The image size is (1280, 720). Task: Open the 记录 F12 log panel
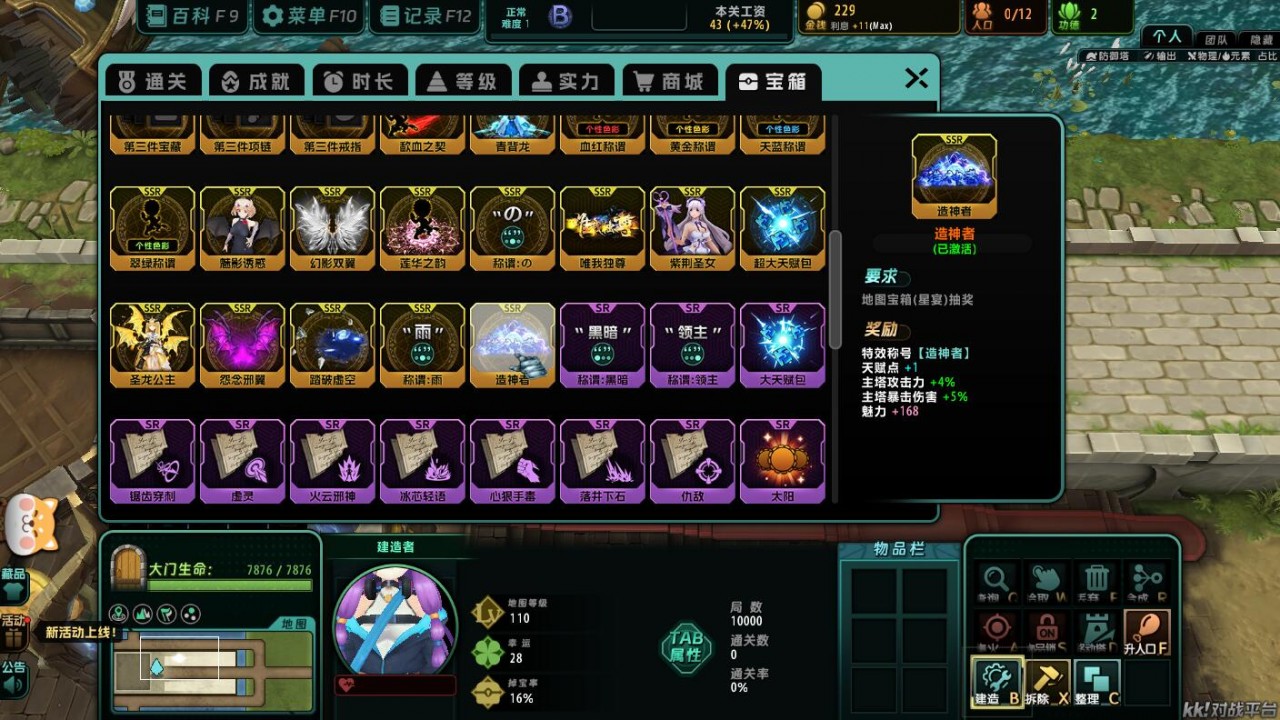coord(424,16)
